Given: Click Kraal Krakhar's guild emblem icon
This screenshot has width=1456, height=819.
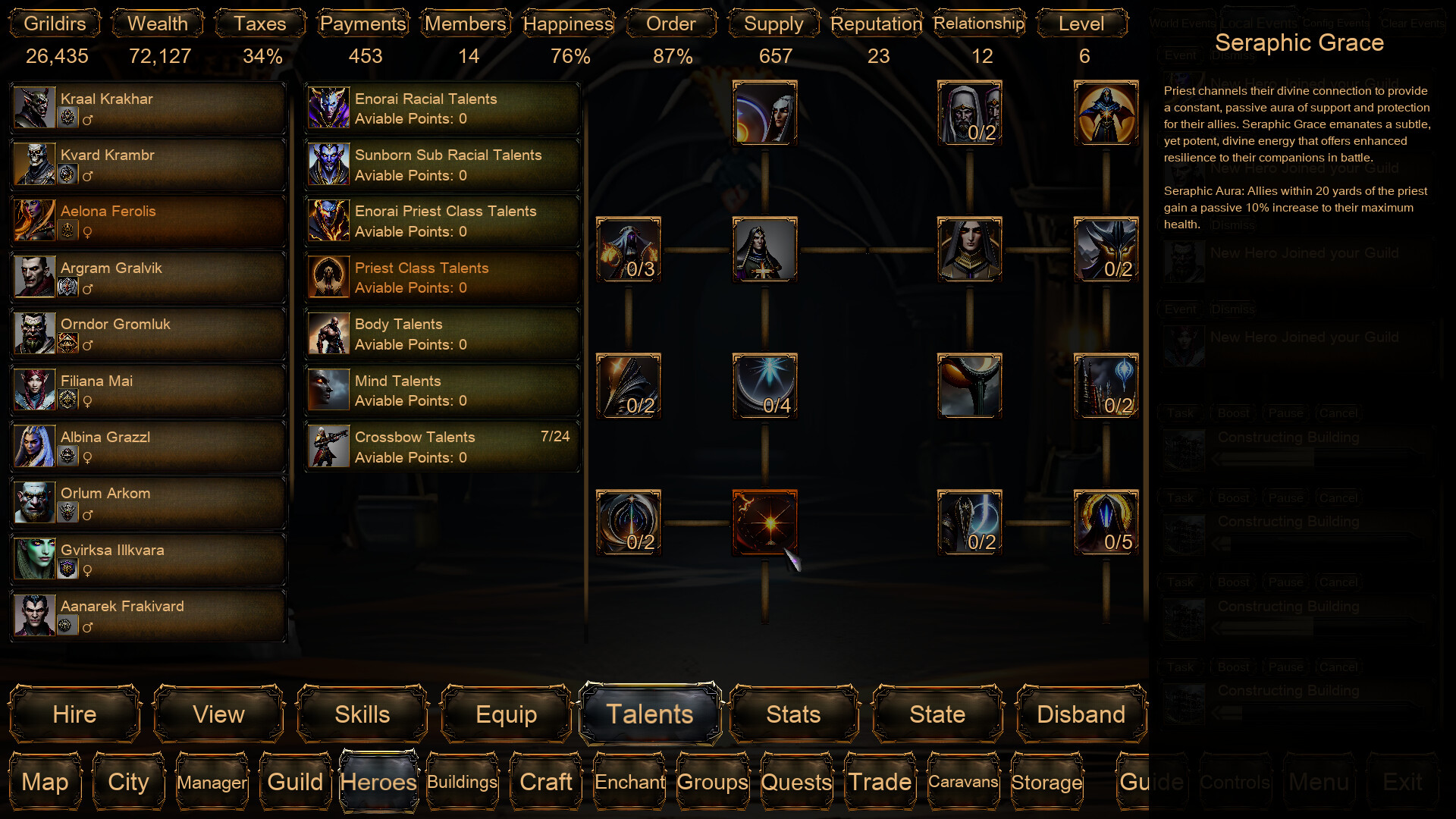Looking at the screenshot, I should click(x=68, y=118).
